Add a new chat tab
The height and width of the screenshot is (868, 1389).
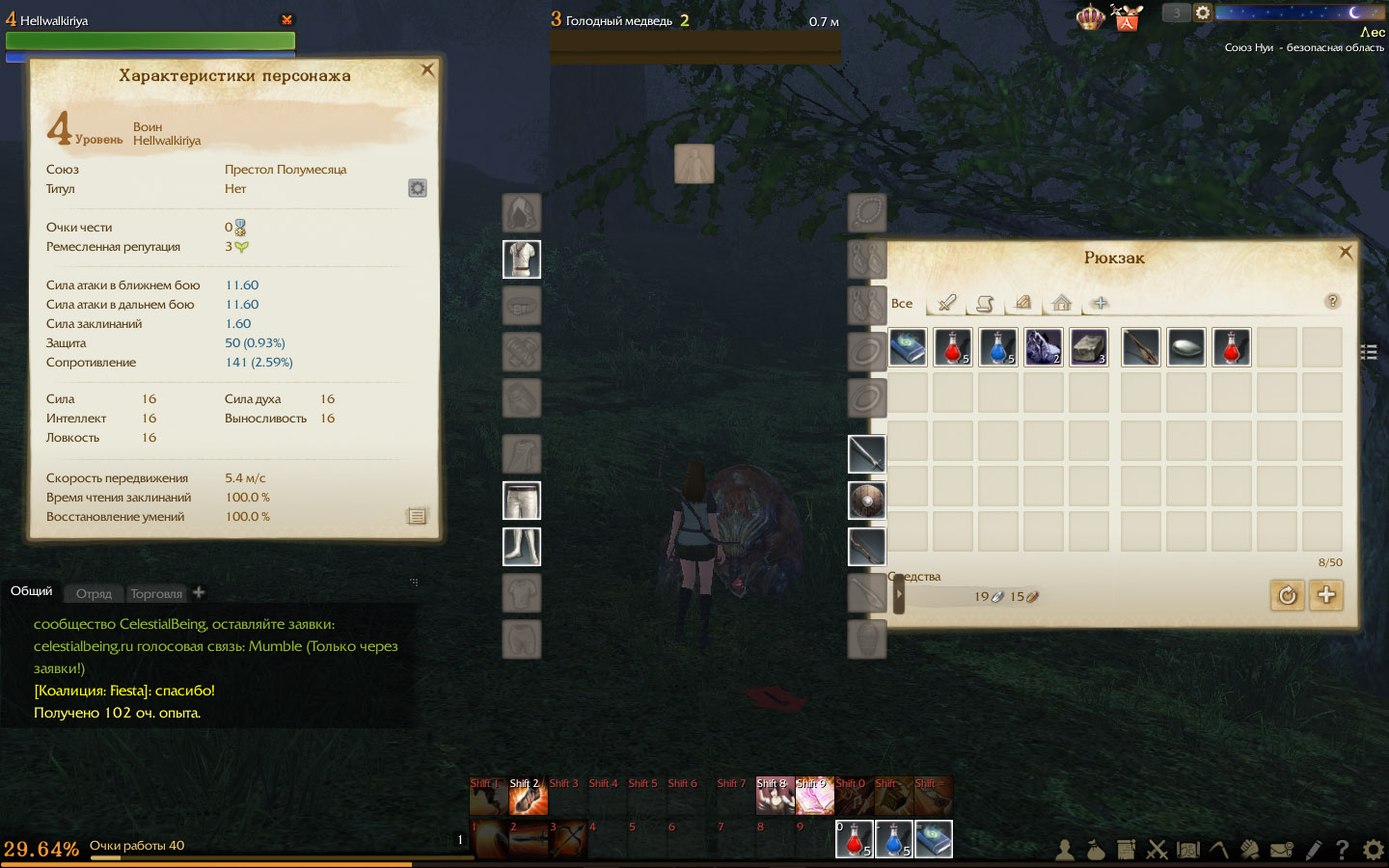point(199,592)
